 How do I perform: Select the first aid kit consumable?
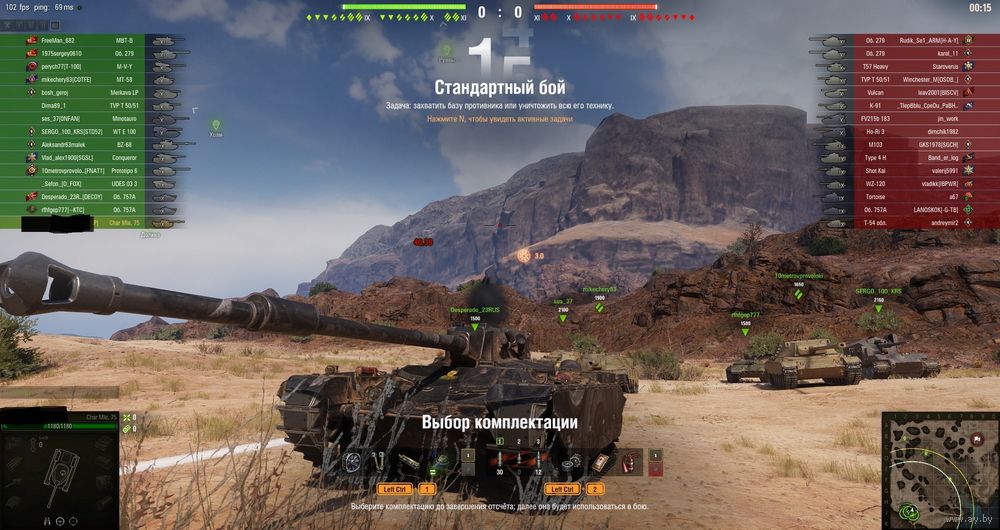(599, 460)
